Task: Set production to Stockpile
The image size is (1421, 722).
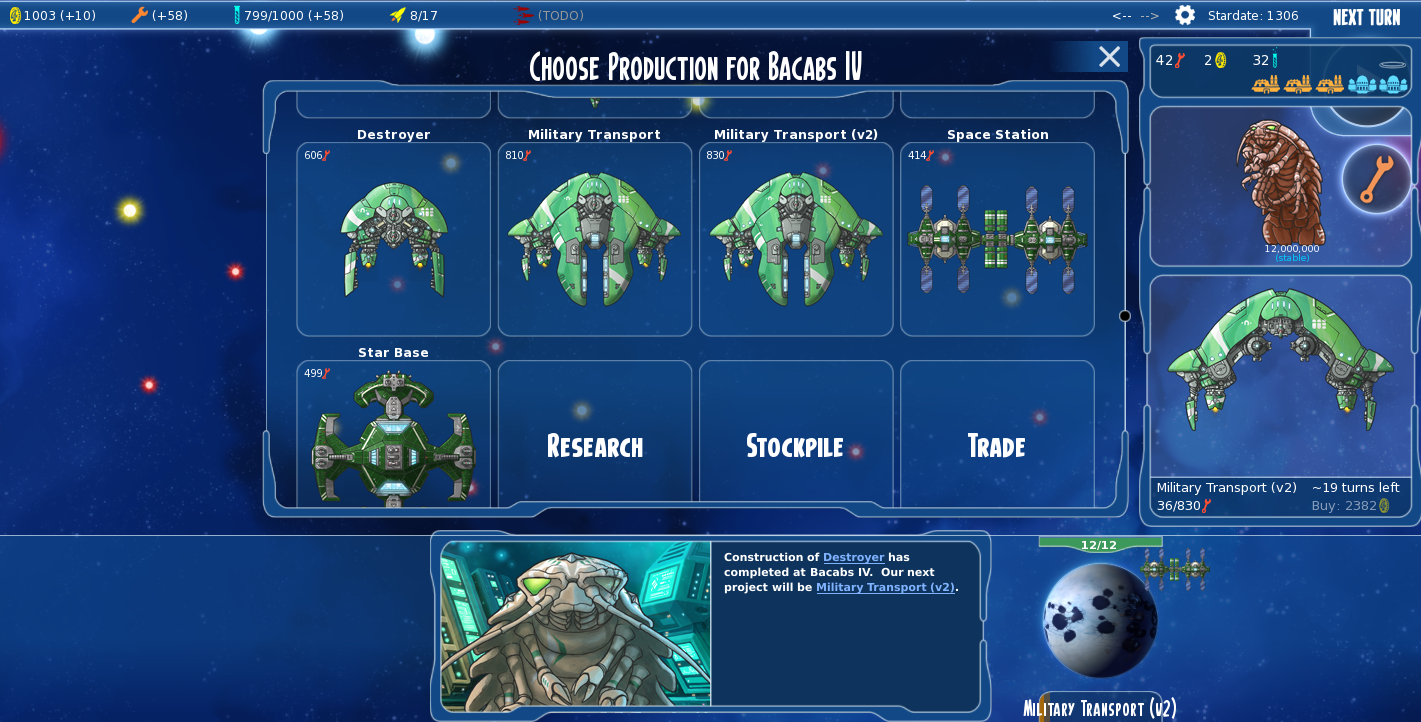Action: [795, 446]
